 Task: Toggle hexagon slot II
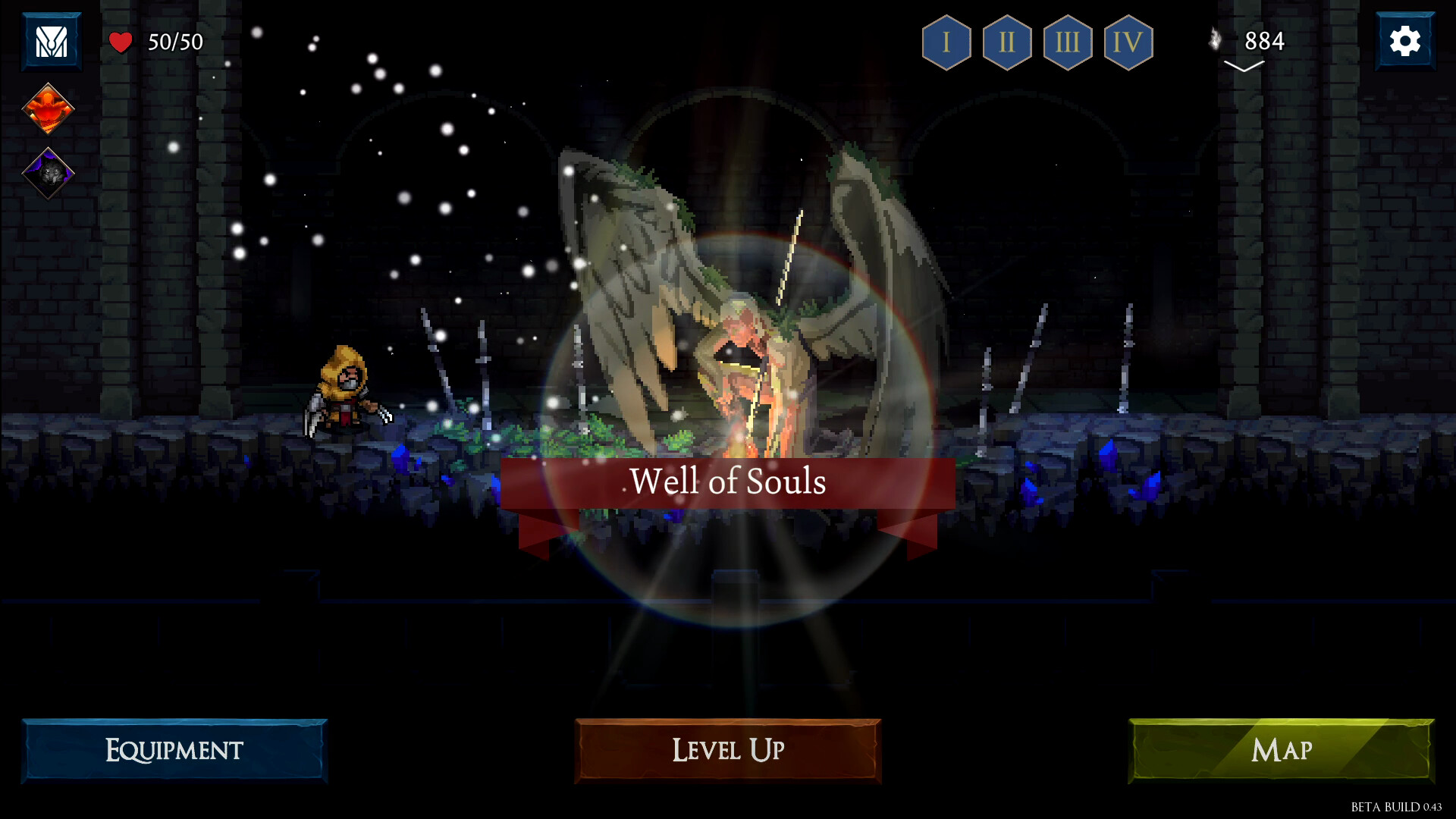(1006, 43)
